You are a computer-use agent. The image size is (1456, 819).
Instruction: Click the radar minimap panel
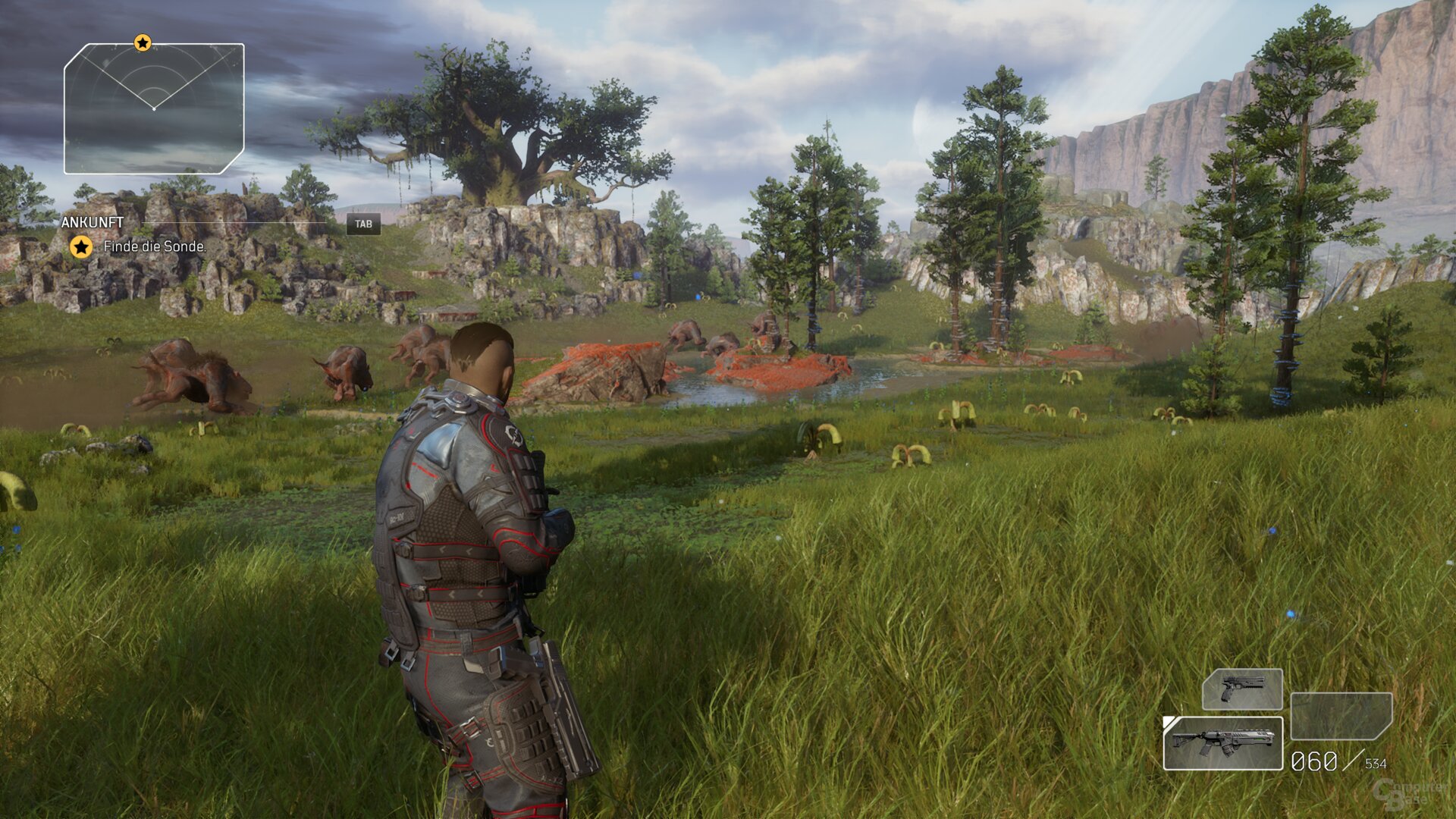point(154,109)
